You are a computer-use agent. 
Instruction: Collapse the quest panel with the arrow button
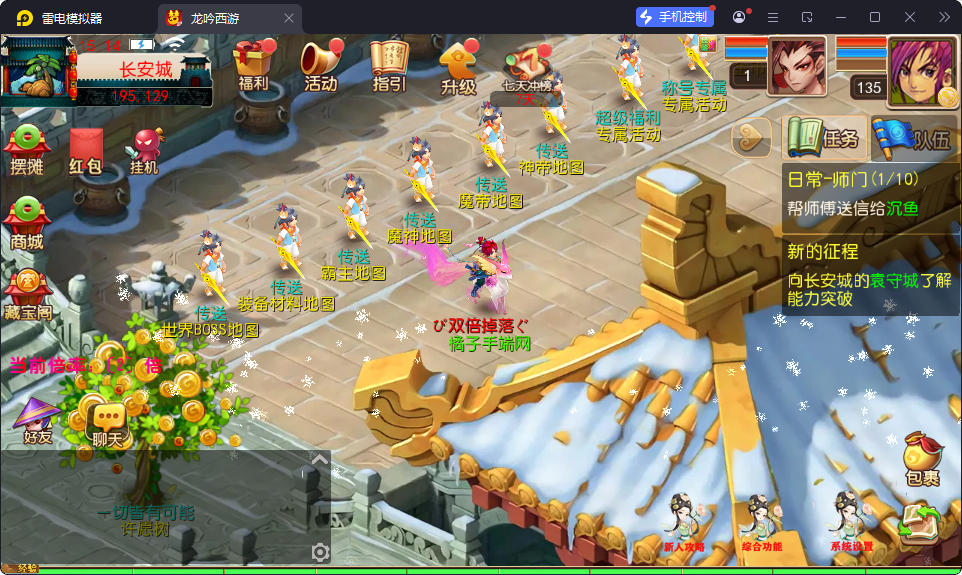[x=752, y=138]
